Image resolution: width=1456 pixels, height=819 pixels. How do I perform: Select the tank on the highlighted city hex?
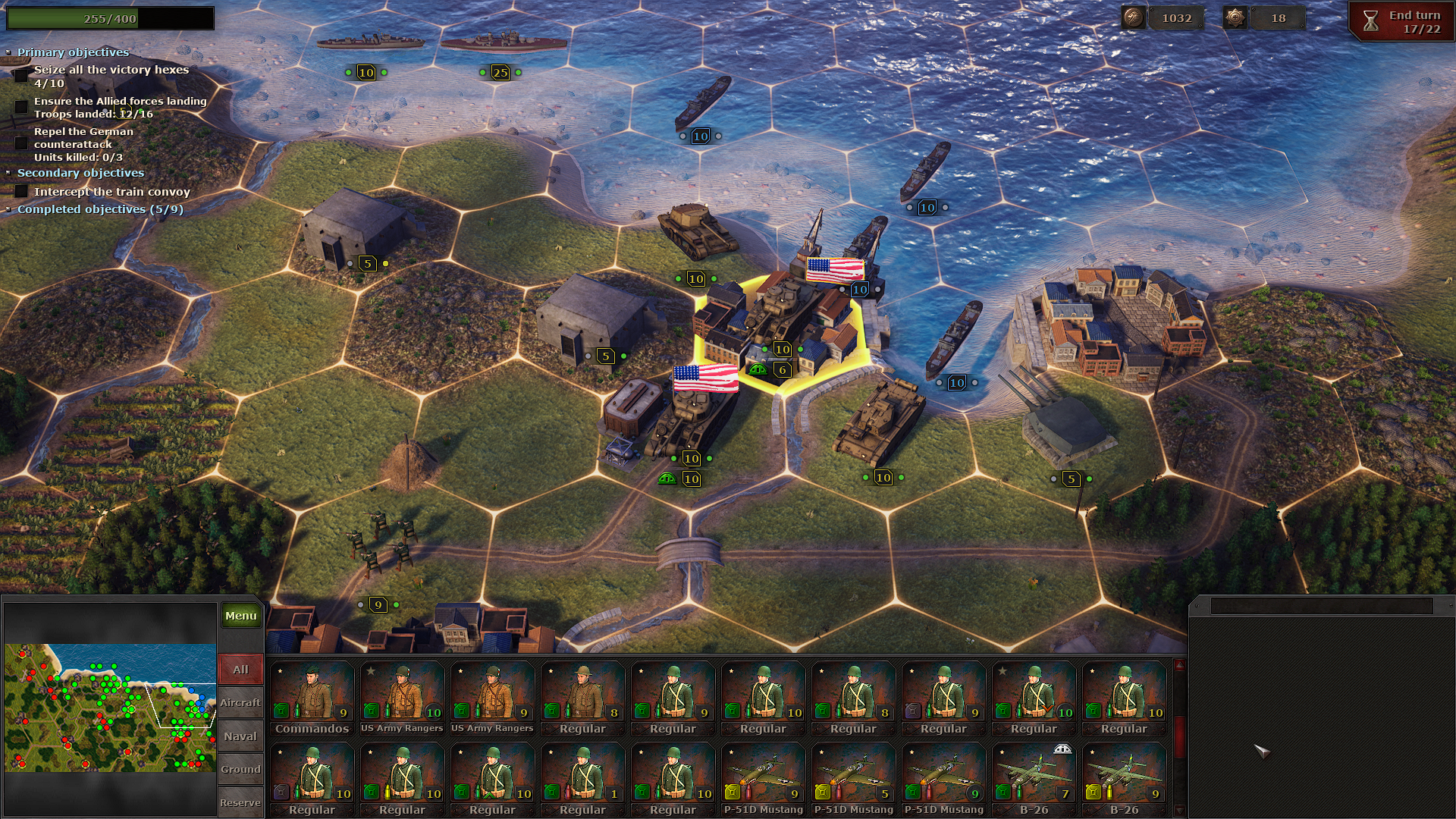point(780,311)
